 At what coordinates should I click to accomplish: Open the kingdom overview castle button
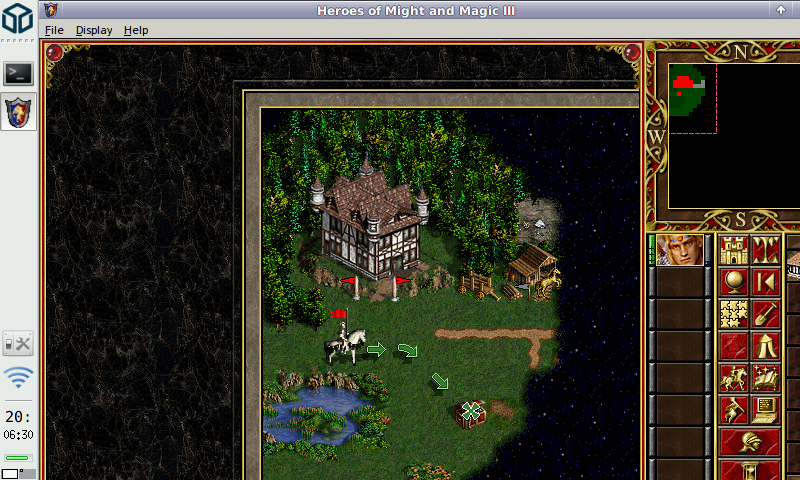click(x=735, y=250)
